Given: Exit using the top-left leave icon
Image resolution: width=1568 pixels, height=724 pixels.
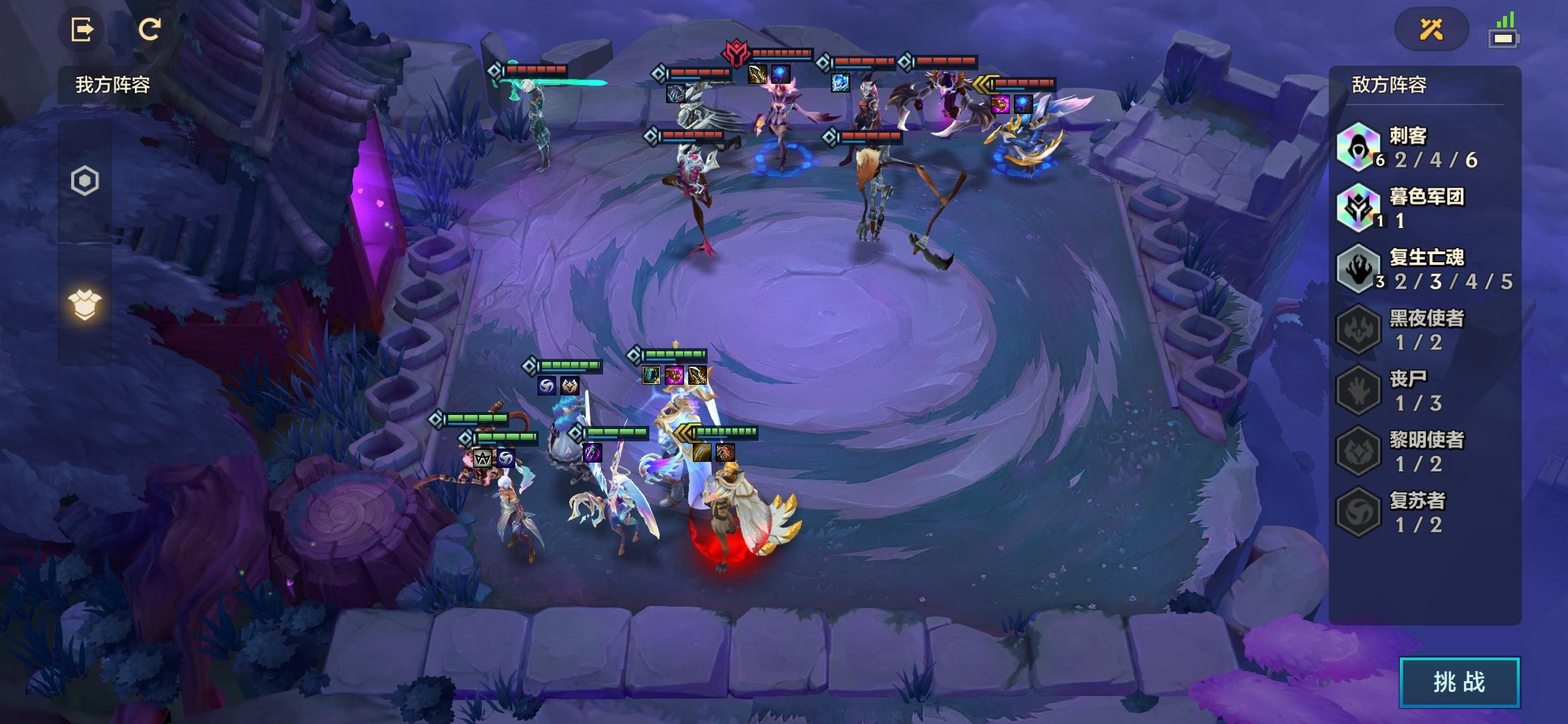Looking at the screenshot, I should pos(82,29).
